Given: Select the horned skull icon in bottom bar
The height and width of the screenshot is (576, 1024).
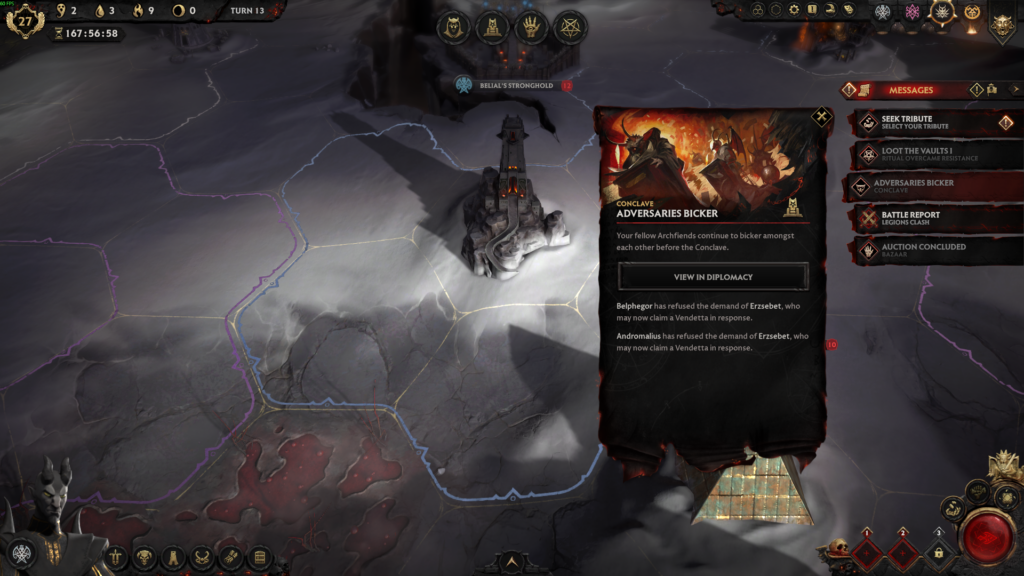Looking at the screenshot, I should (145, 556).
